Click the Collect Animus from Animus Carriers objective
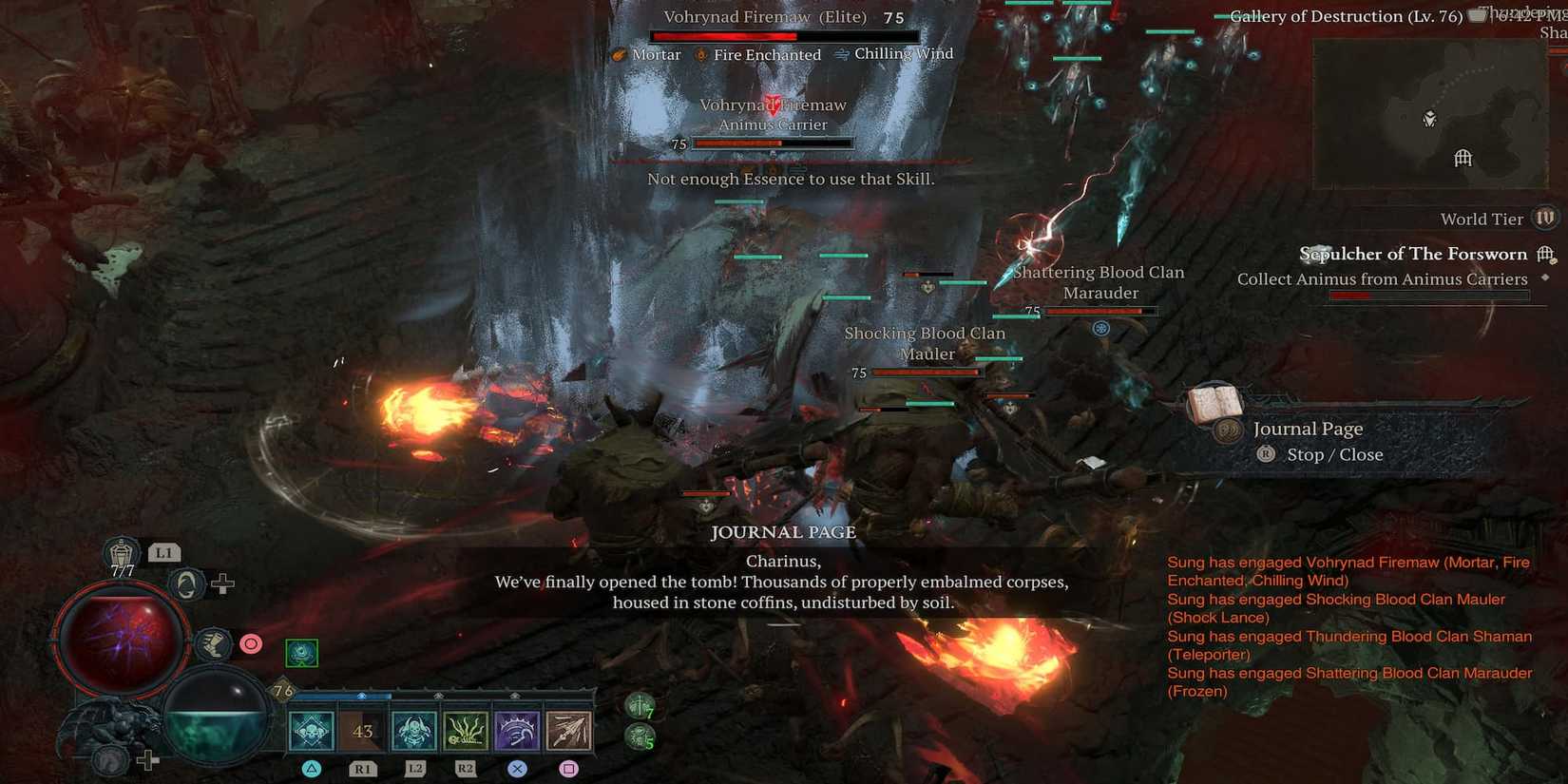 tap(1382, 278)
